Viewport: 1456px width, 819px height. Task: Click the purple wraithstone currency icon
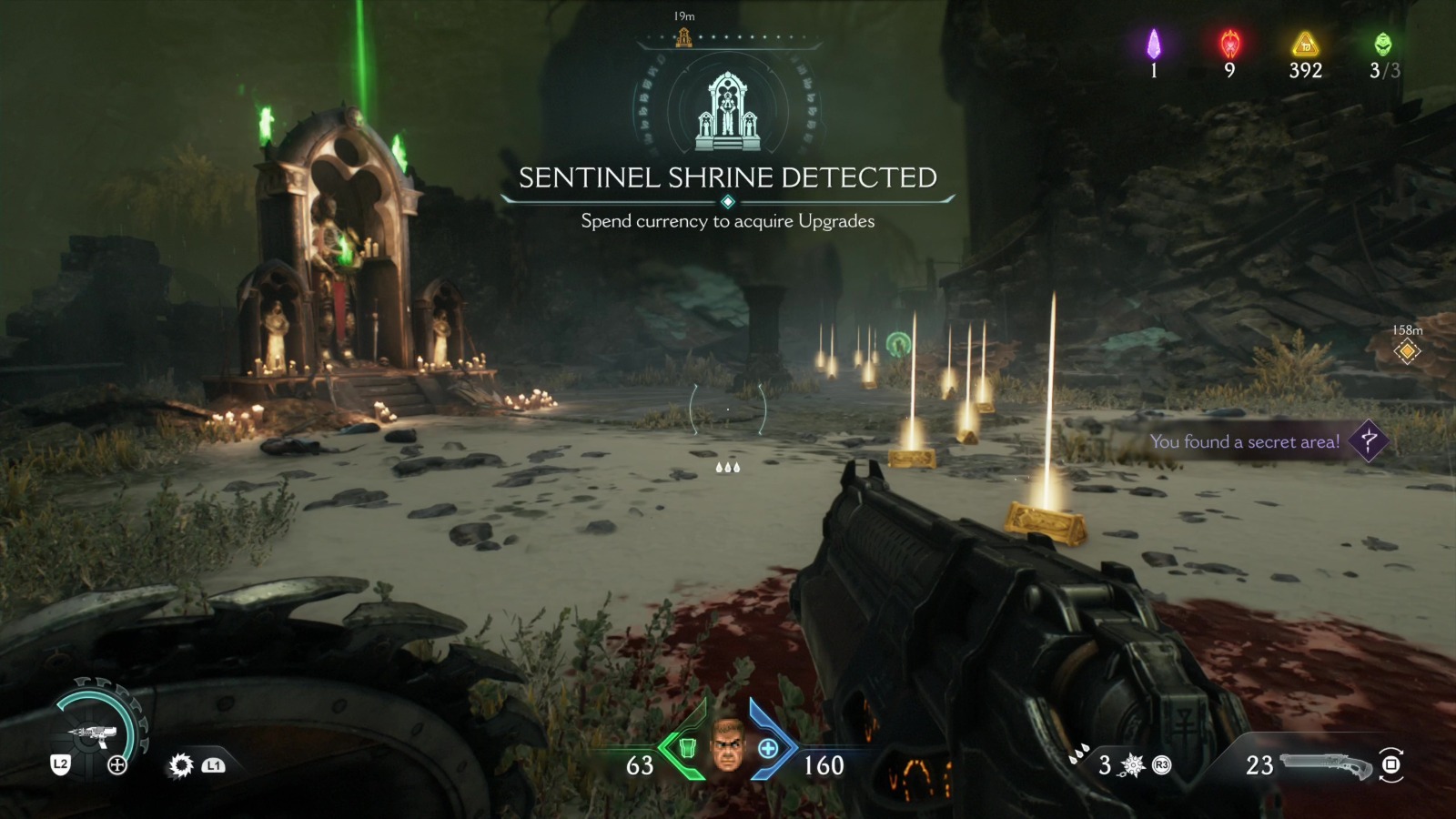1154,44
